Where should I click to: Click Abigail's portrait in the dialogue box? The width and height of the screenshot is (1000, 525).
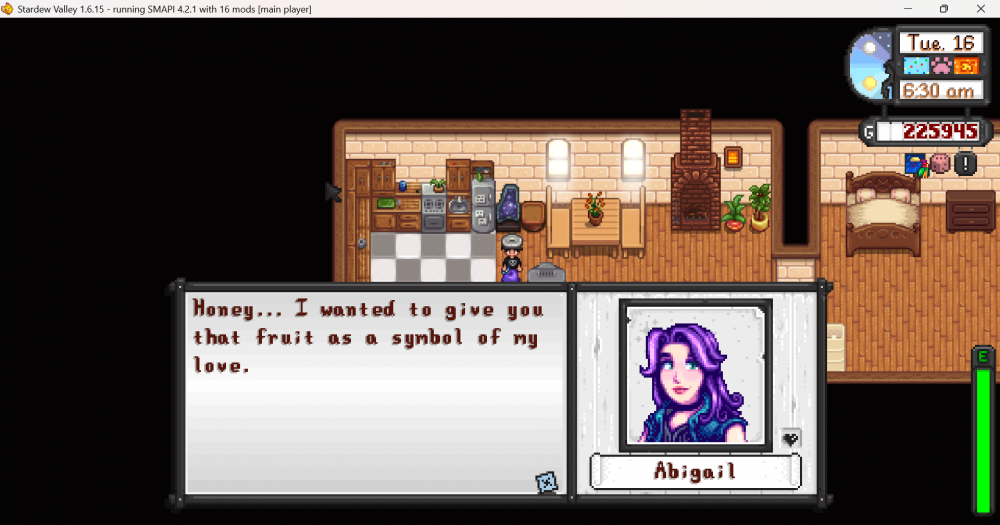[696, 373]
